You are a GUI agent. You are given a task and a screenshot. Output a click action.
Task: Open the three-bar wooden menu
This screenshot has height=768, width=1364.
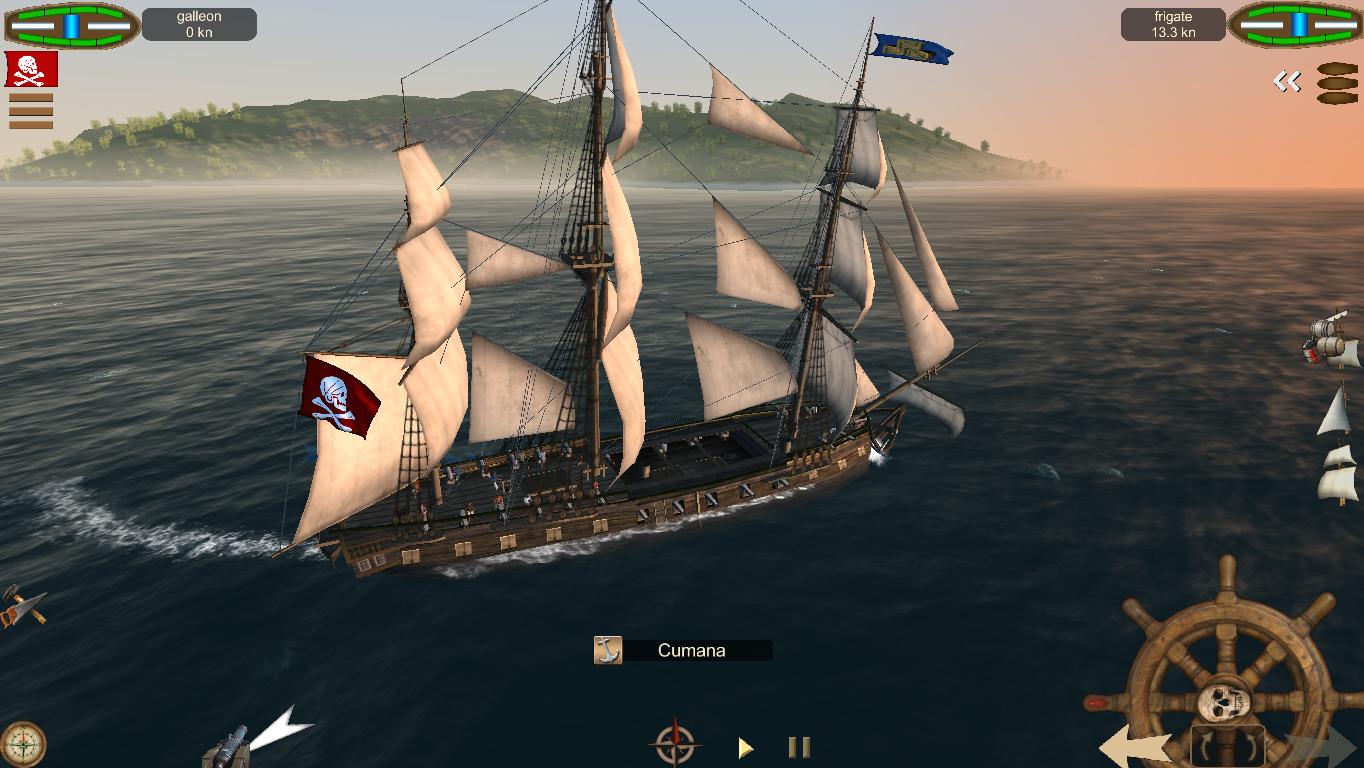pos(31,110)
